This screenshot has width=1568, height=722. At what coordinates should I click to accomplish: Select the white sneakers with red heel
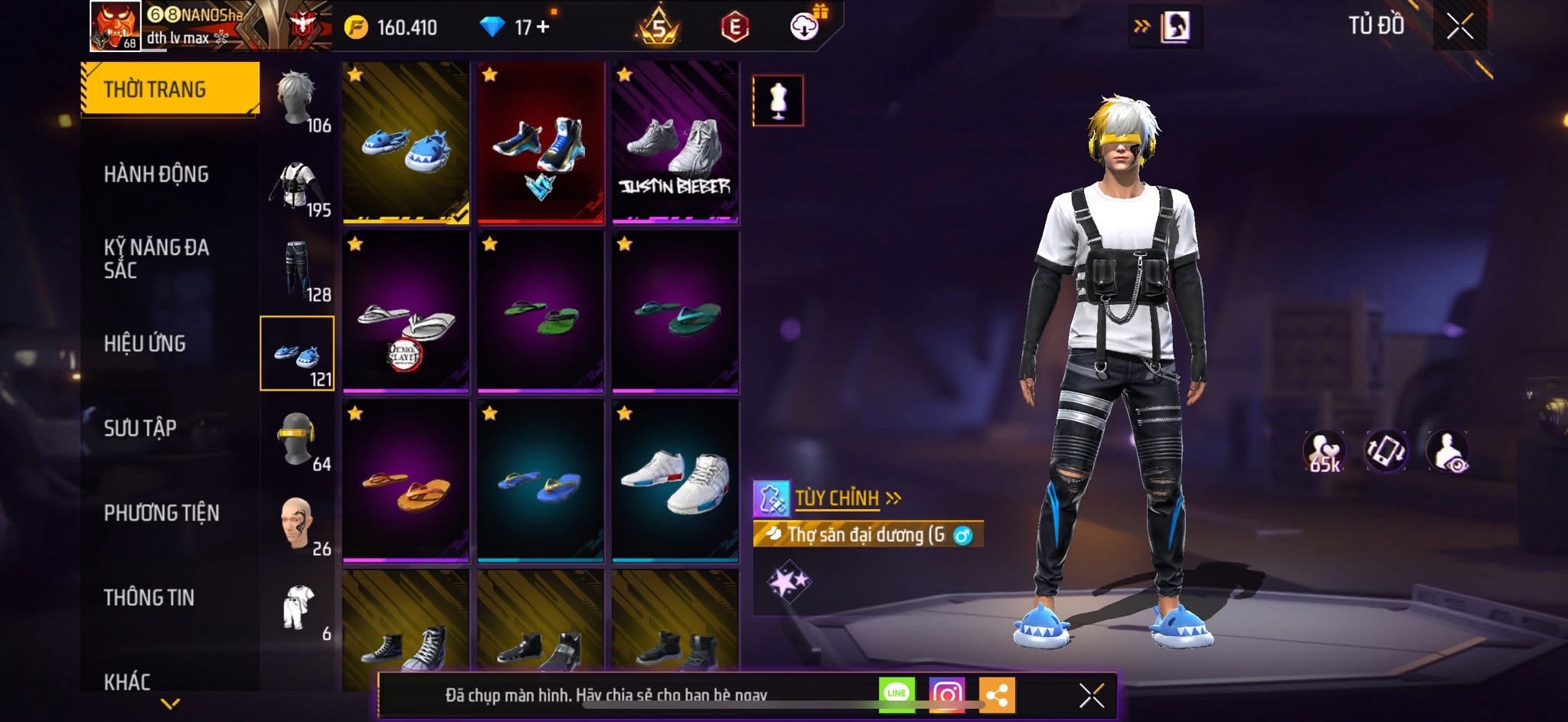click(675, 482)
